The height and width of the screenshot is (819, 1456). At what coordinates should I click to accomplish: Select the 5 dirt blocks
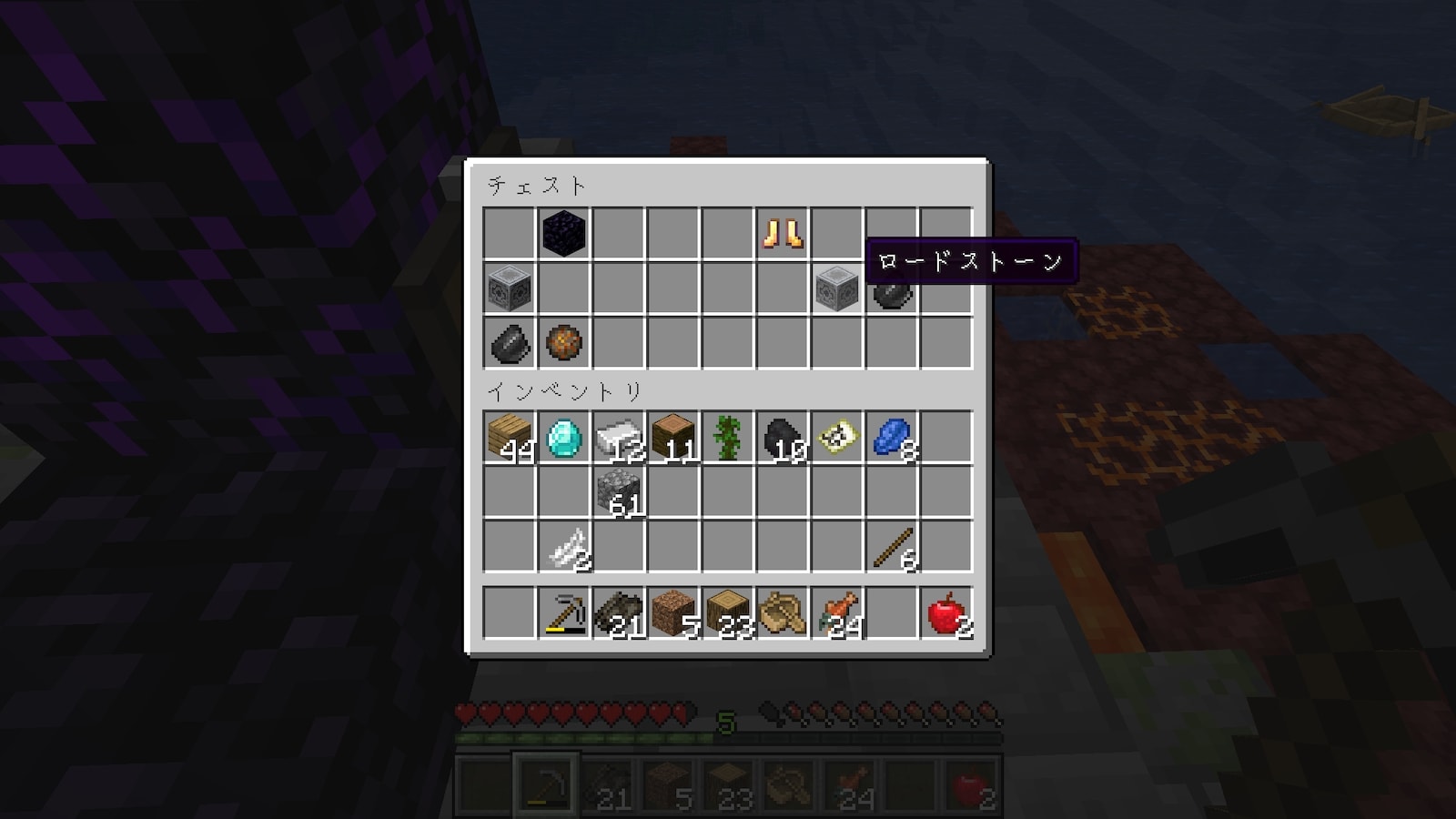[672, 612]
